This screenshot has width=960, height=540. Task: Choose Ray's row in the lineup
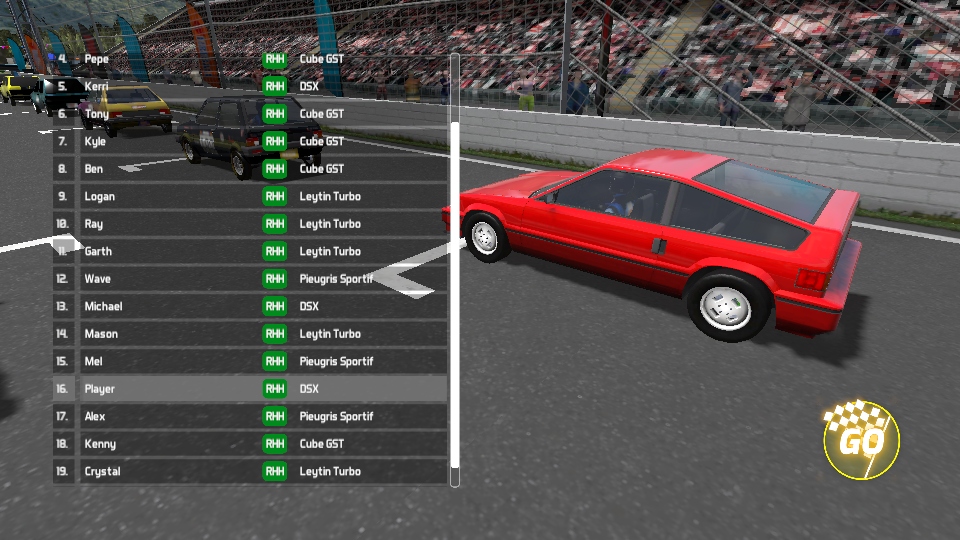click(250, 224)
